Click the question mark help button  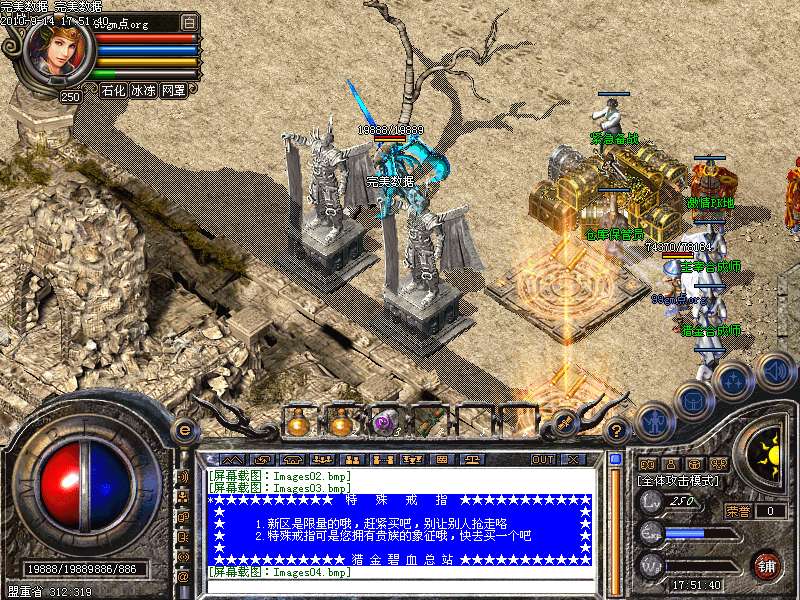[617, 431]
